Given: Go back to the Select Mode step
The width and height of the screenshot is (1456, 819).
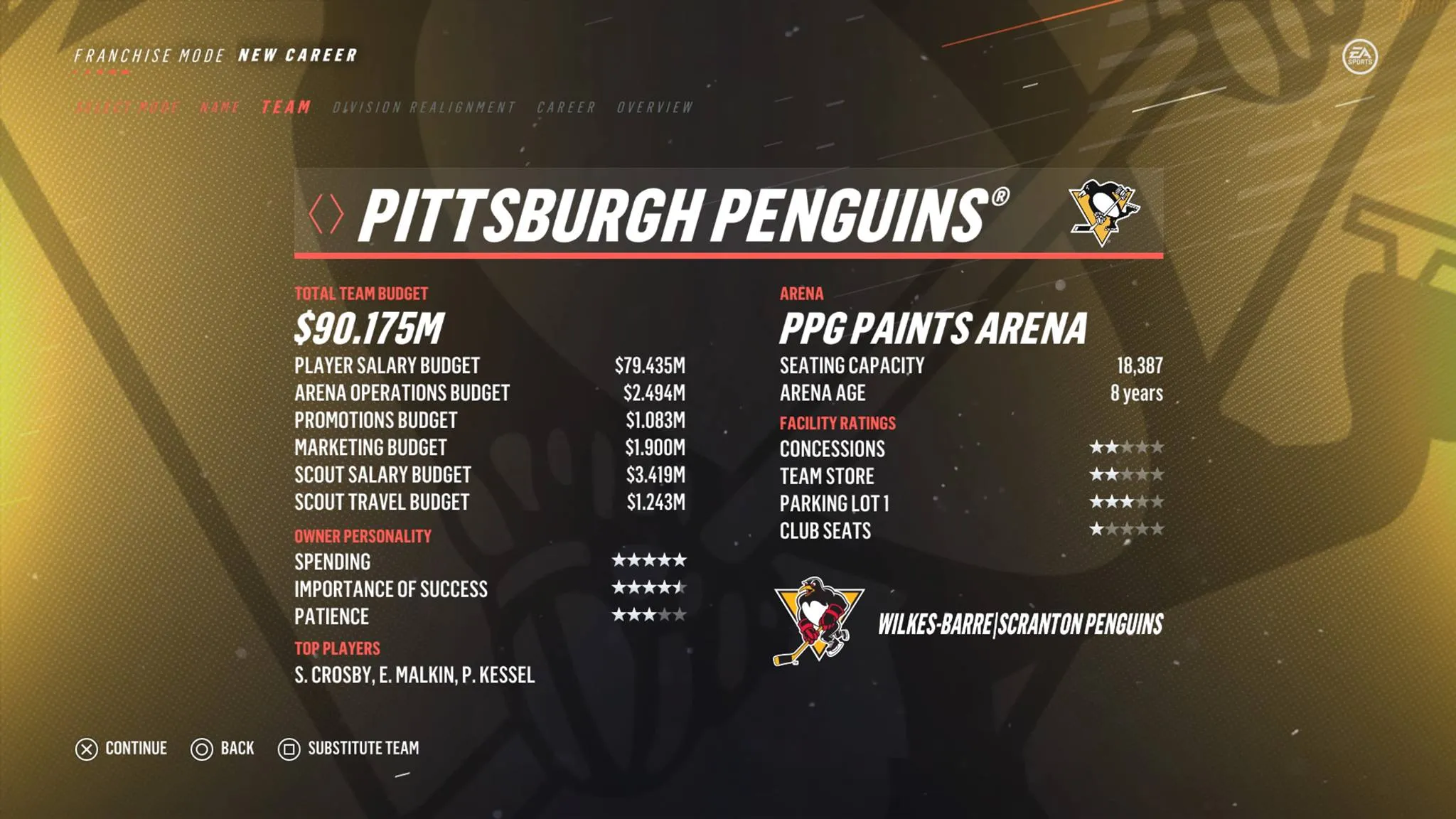Looking at the screenshot, I should pos(128,107).
